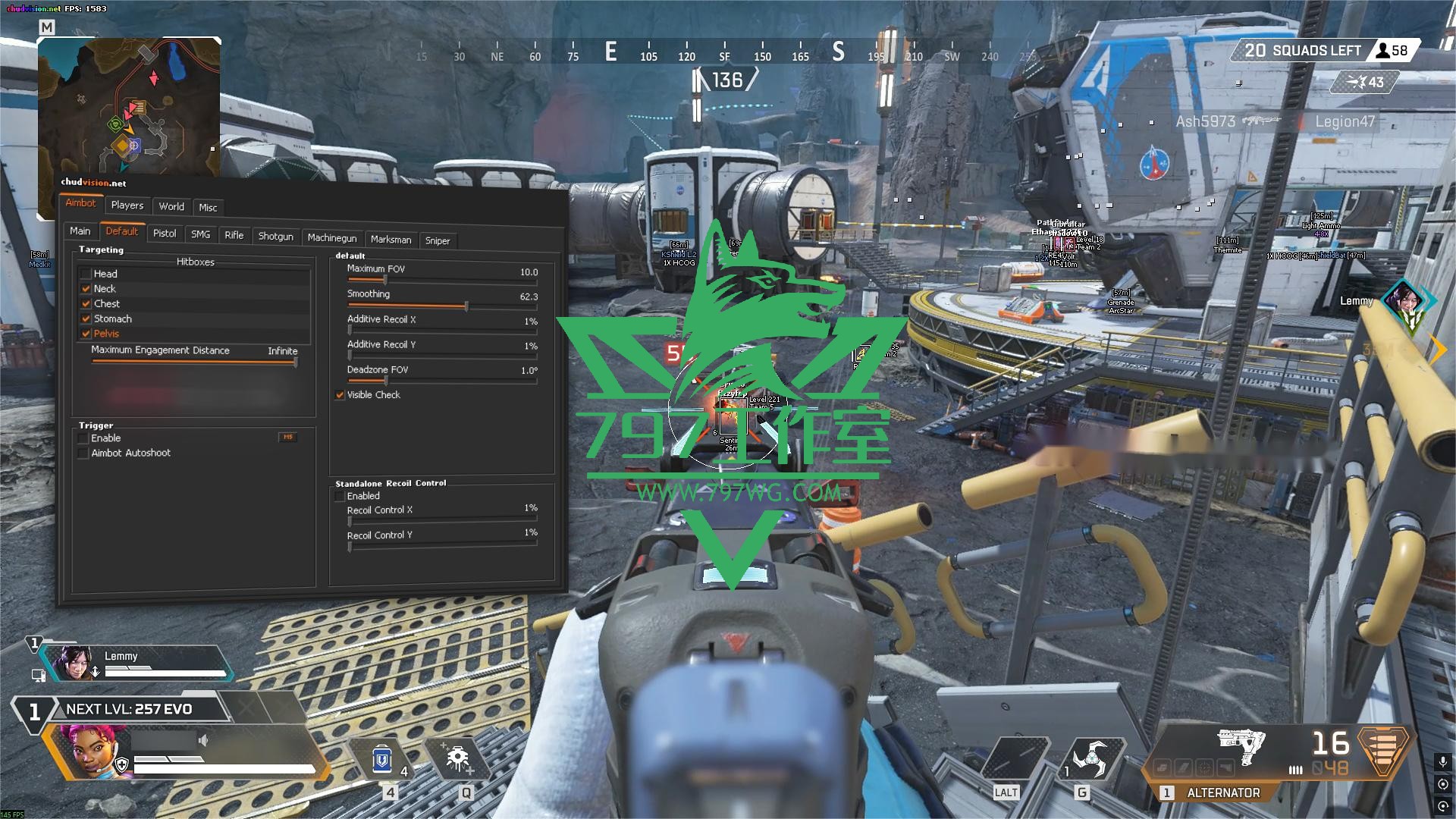Select the Arc Star grenade slot
Screen dimensions: 1456x819
[x=1088, y=760]
